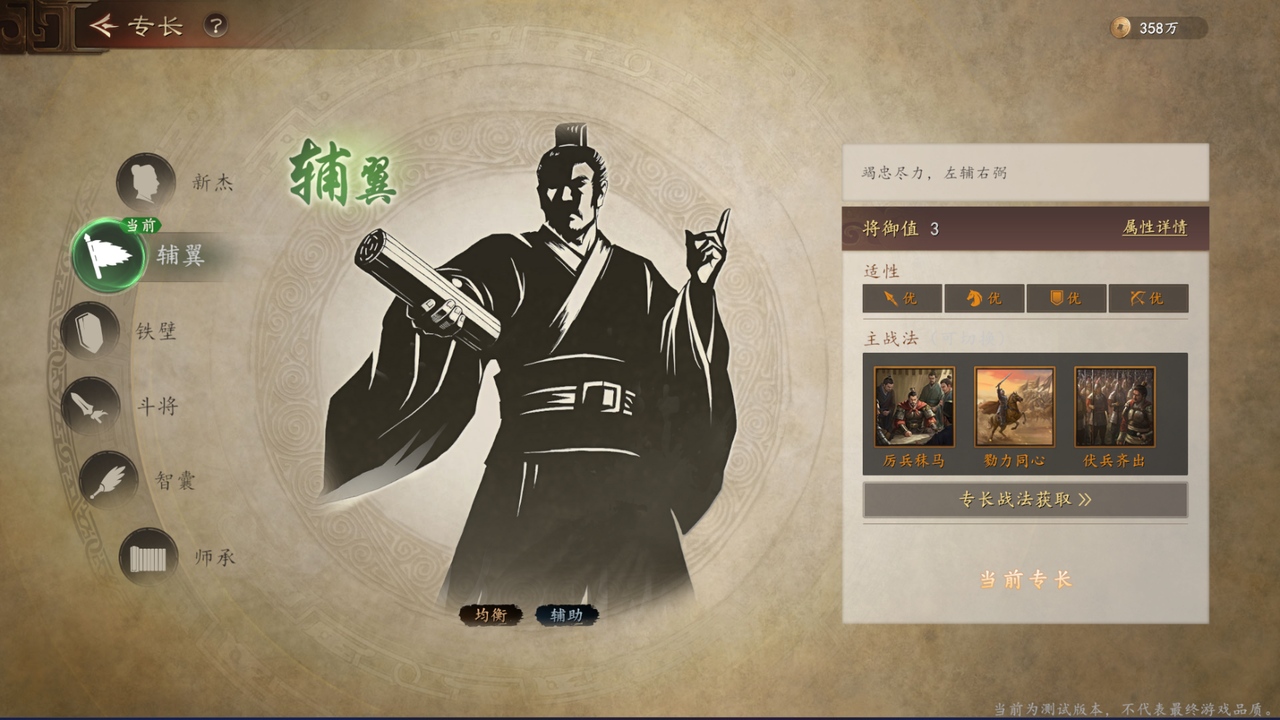
Task: Click the cavalry horse aptitude 优 badge
Action: 982,298
